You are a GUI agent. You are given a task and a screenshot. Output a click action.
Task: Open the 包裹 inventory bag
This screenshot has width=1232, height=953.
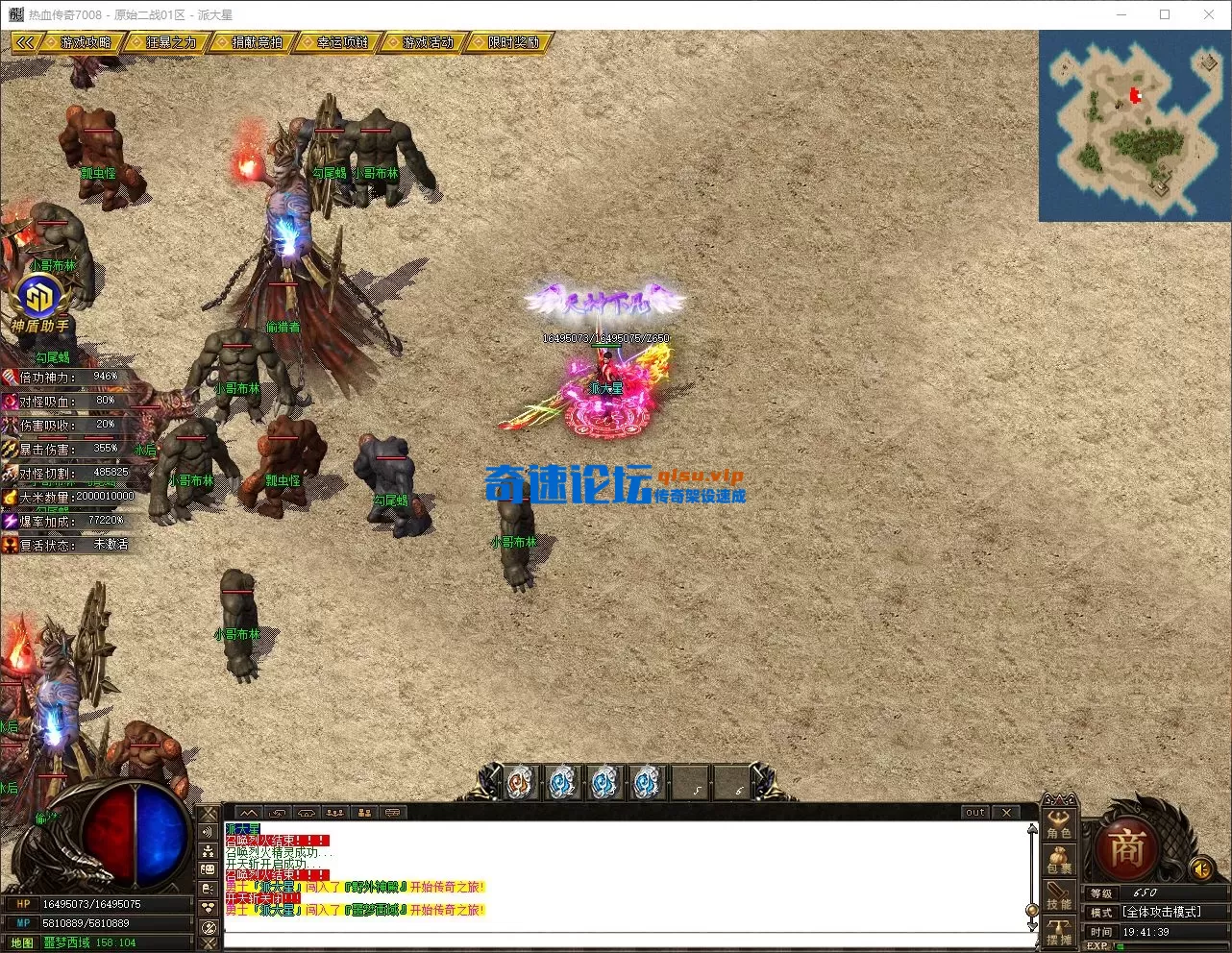(x=1059, y=862)
